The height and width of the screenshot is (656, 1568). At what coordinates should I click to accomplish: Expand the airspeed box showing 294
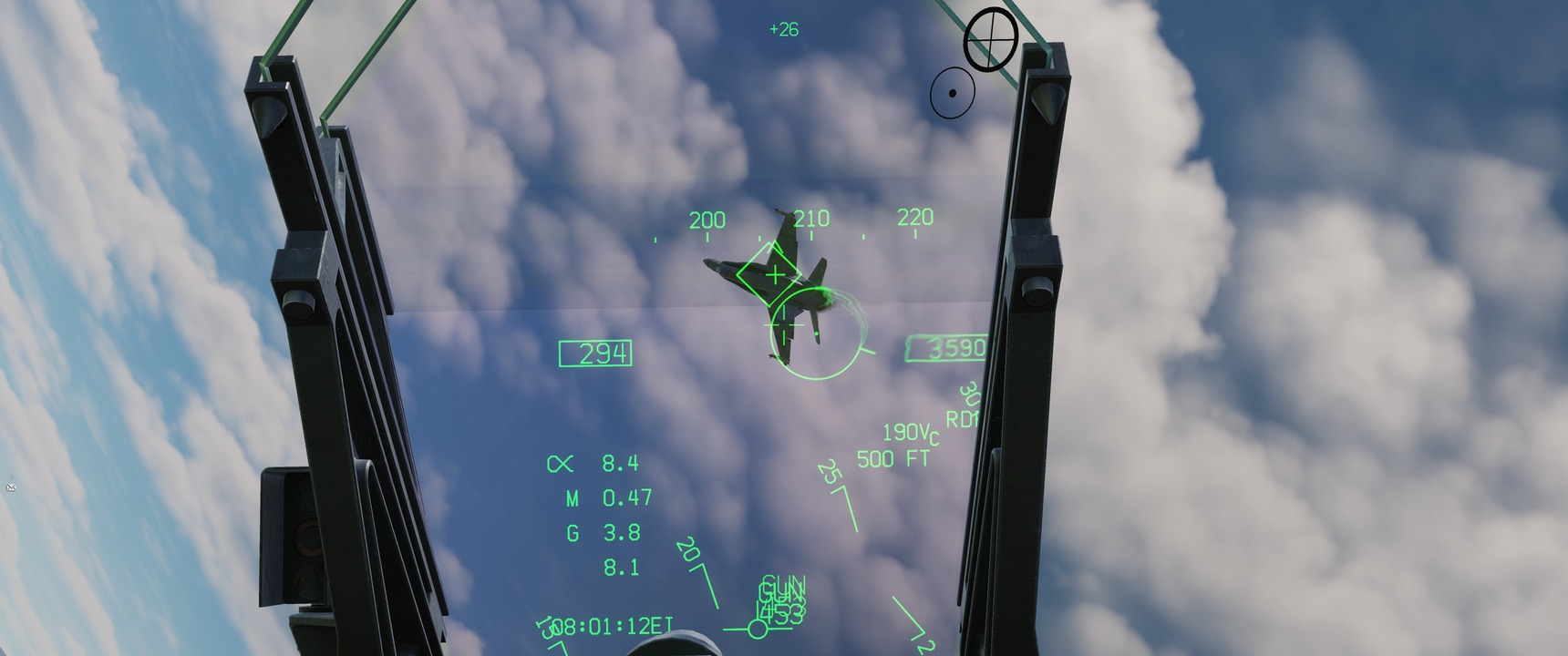pos(593,354)
